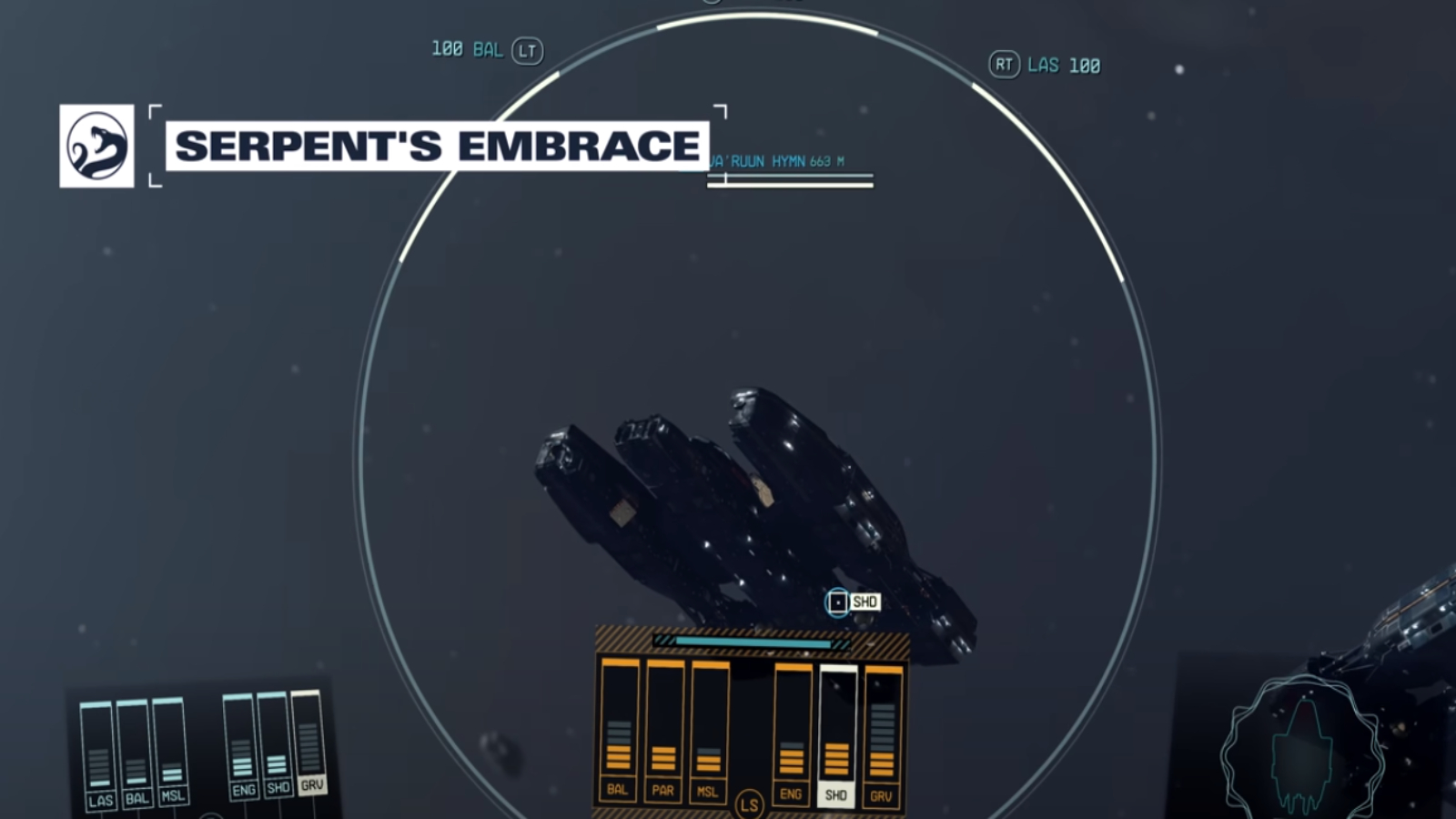This screenshot has width=1456, height=819.
Task: Select the GRV column in the orange target panel
Action: 879,728
